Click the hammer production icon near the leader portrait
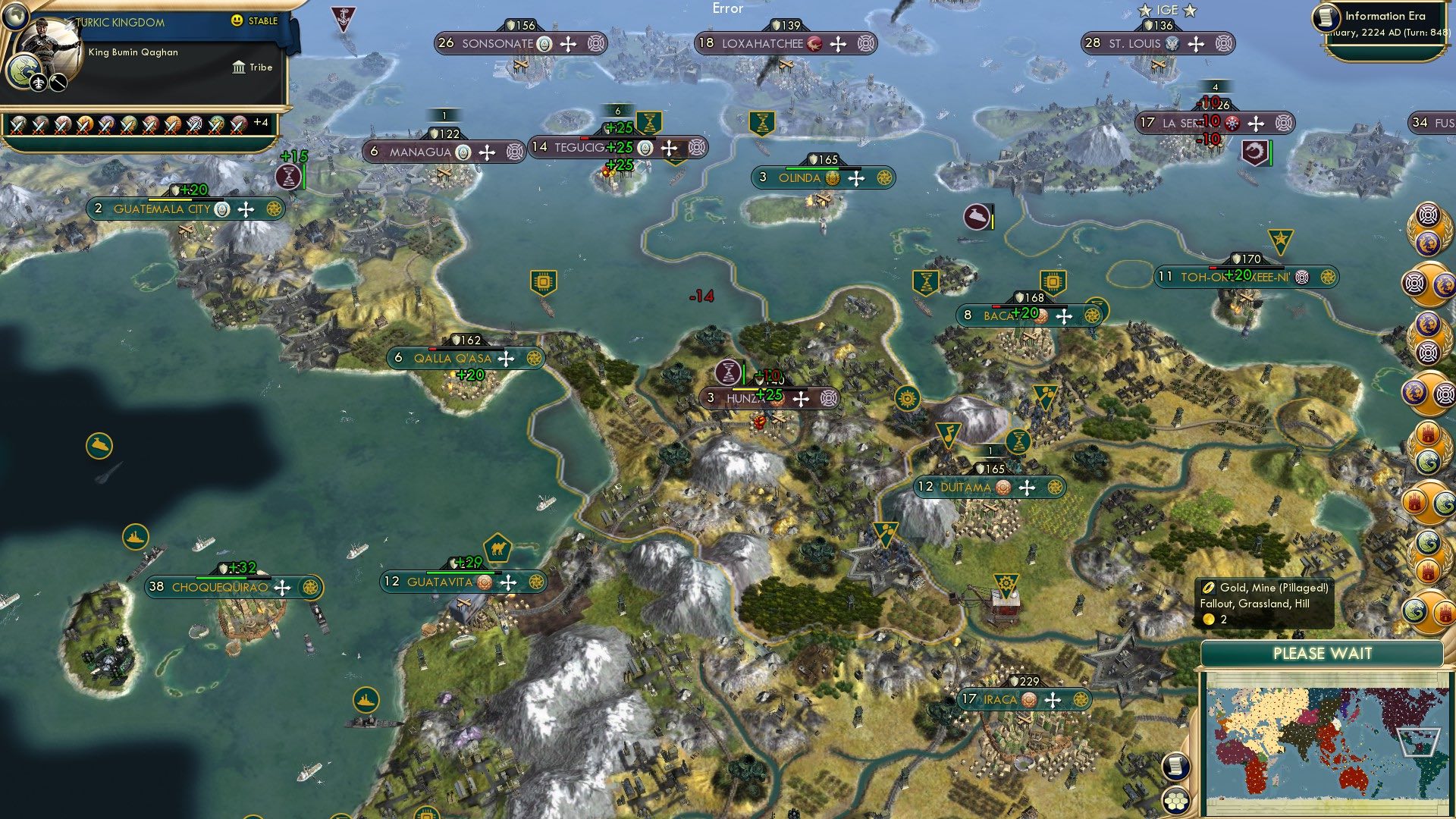Viewport: 1456px width, 819px height. click(x=58, y=83)
